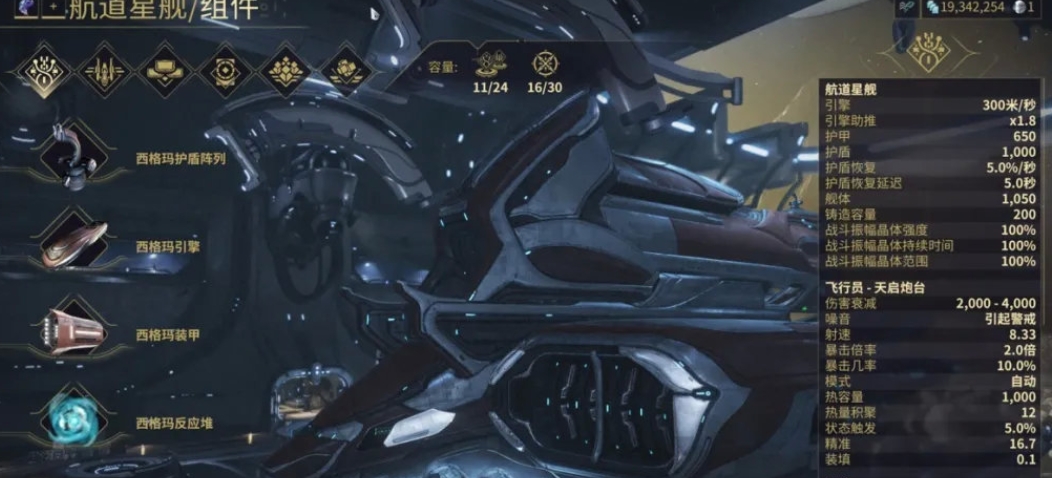The height and width of the screenshot is (478, 1052).
Task: Open the lotus flower tab
Action: tap(286, 70)
